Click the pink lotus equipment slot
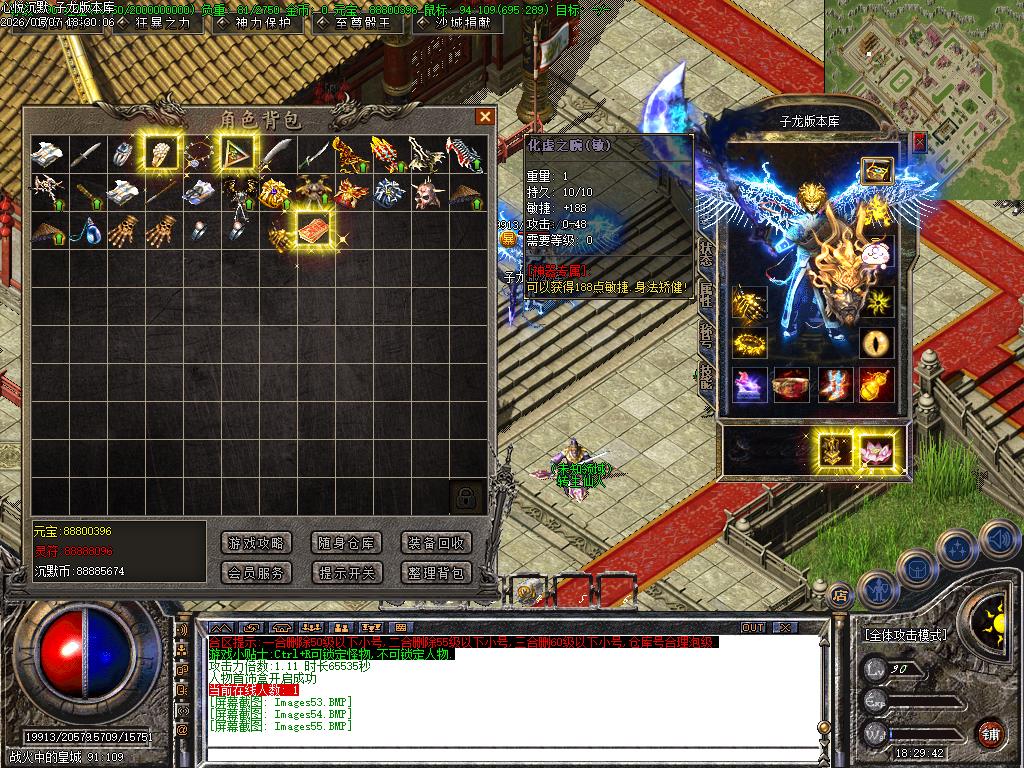 click(x=877, y=450)
